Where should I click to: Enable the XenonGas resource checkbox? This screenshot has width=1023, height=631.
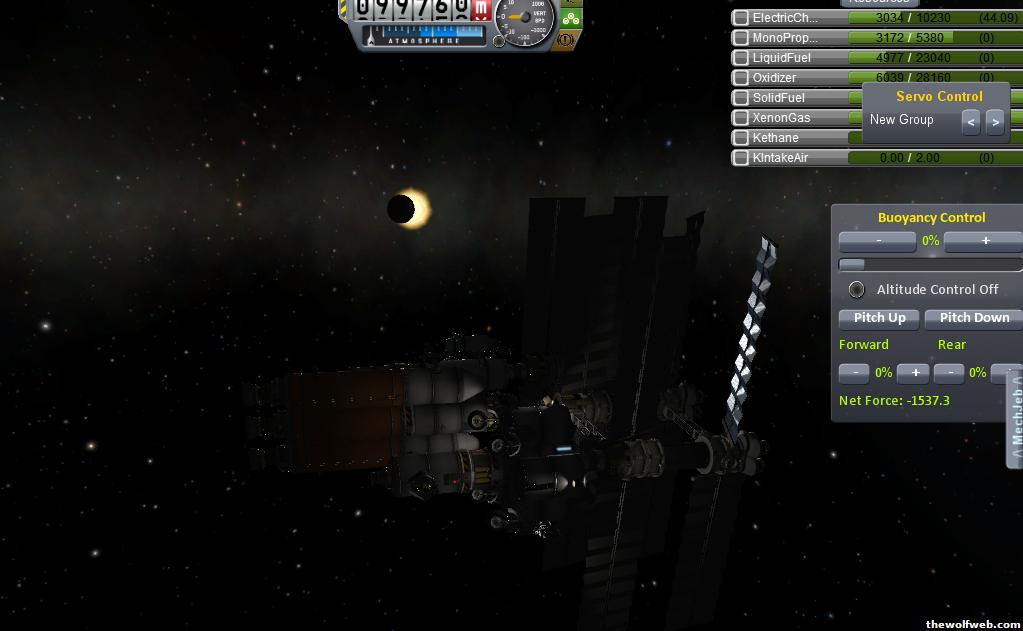[741, 118]
